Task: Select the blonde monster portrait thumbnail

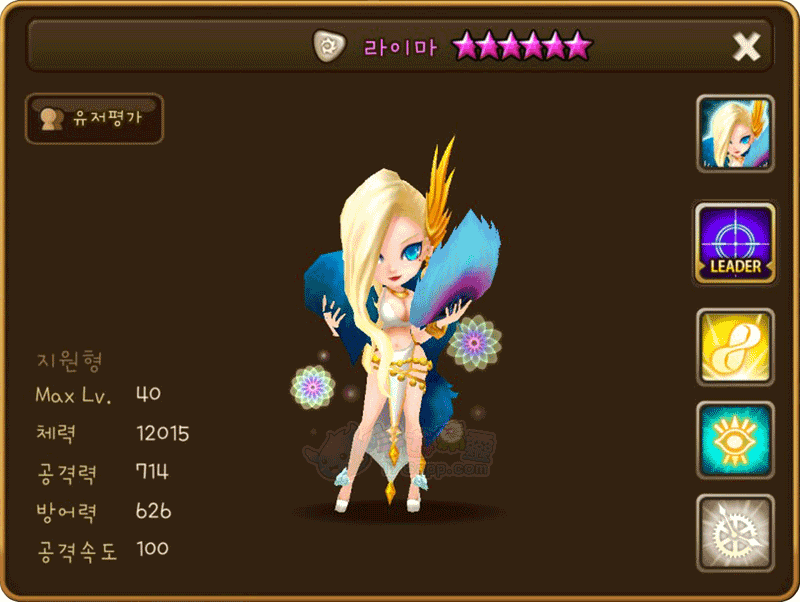Action: [735, 134]
